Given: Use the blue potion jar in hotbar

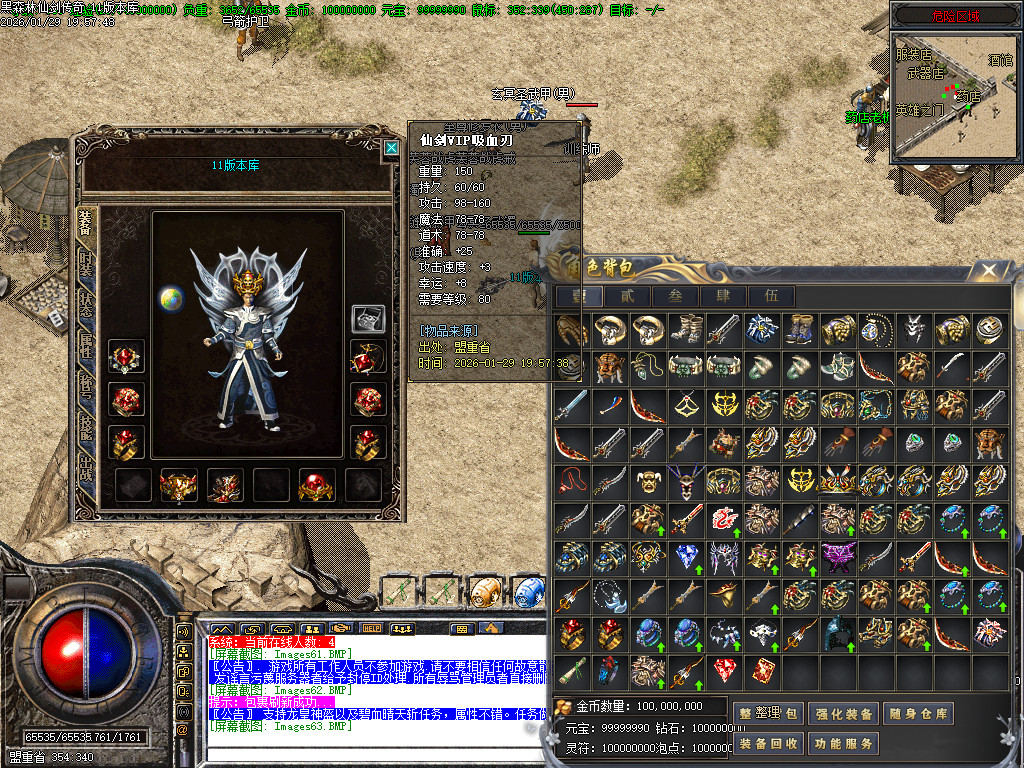Looking at the screenshot, I should click(x=529, y=592).
